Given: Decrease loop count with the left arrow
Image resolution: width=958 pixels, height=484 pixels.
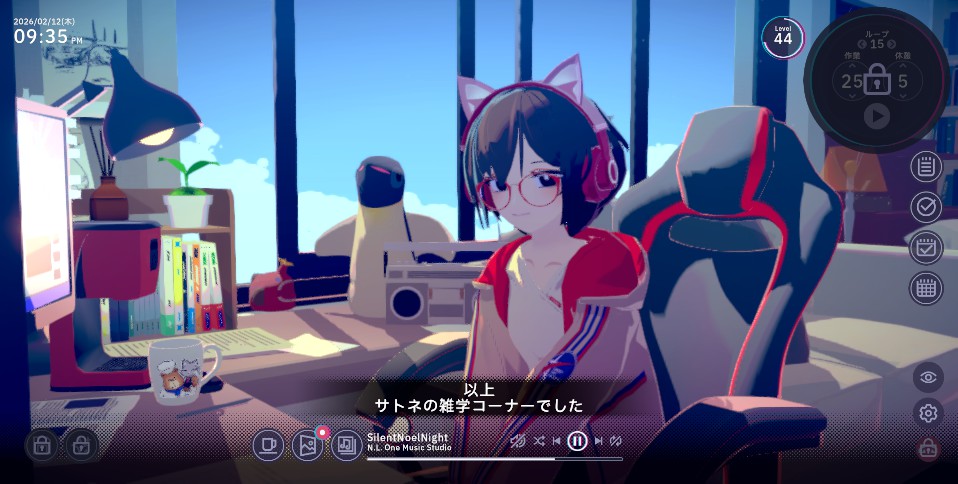Looking at the screenshot, I should coord(862,44).
